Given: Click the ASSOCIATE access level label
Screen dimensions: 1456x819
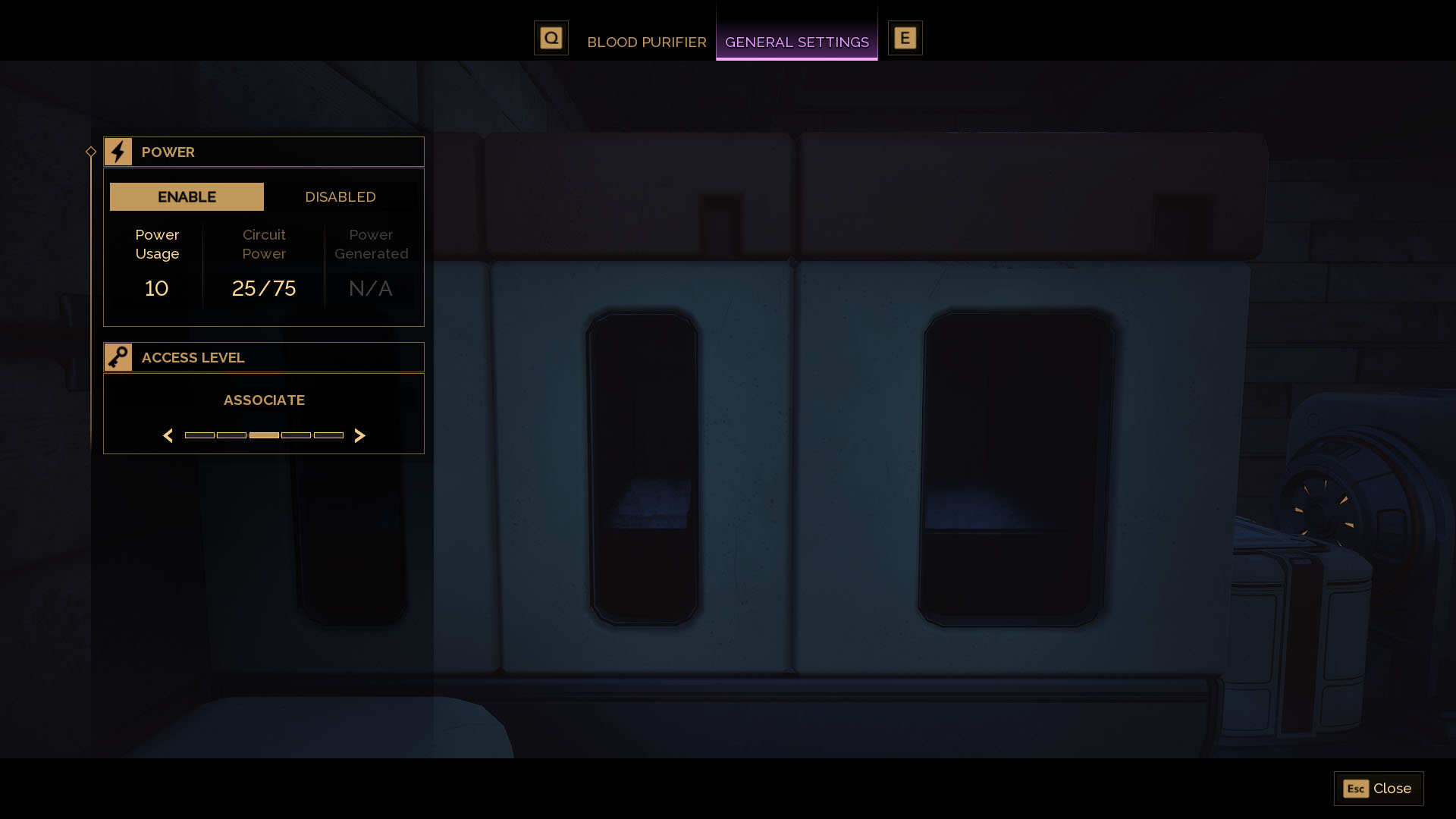Looking at the screenshot, I should (x=264, y=400).
